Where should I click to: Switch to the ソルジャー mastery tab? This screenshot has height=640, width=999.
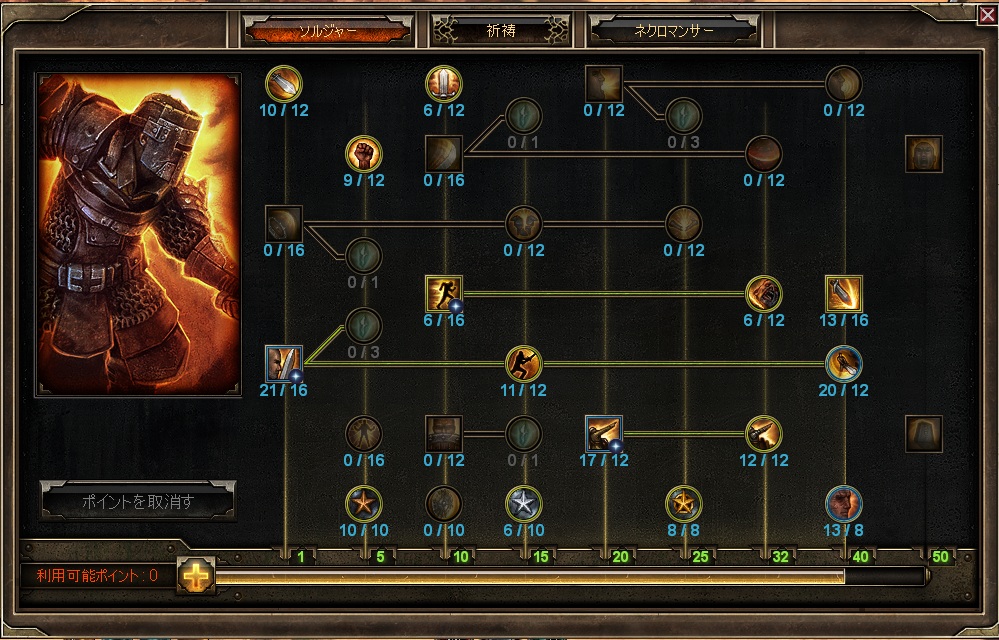(327, 30)
